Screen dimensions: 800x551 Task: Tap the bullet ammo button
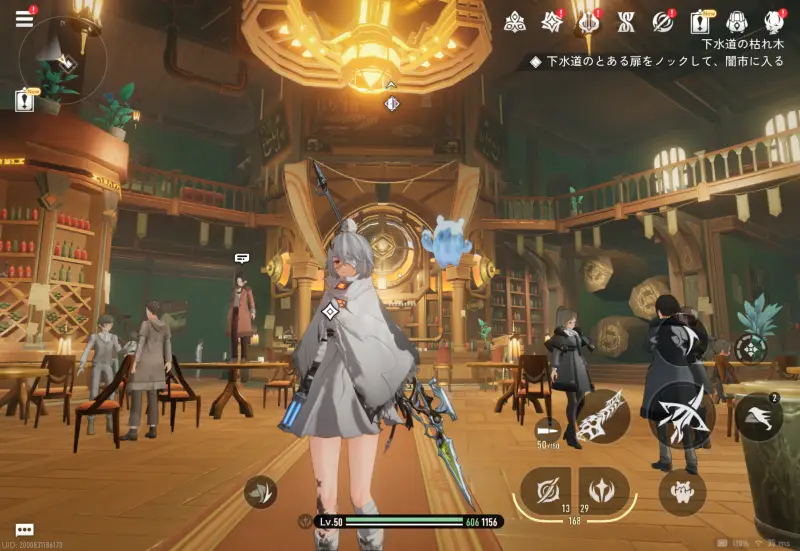[x=547, y=428]
